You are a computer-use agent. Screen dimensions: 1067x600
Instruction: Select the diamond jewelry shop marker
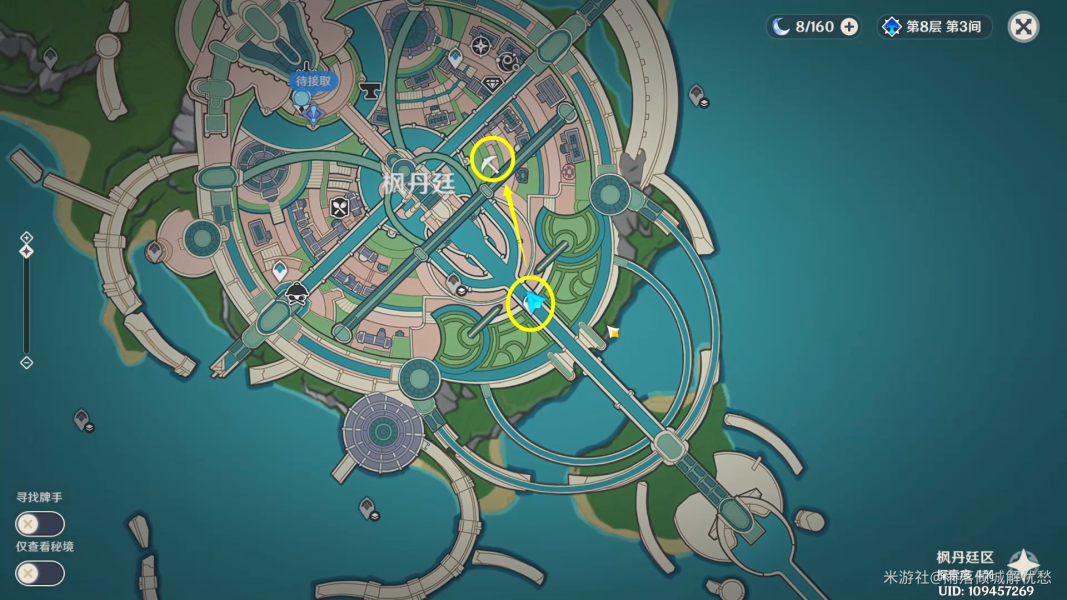click(x=492, y=86)
